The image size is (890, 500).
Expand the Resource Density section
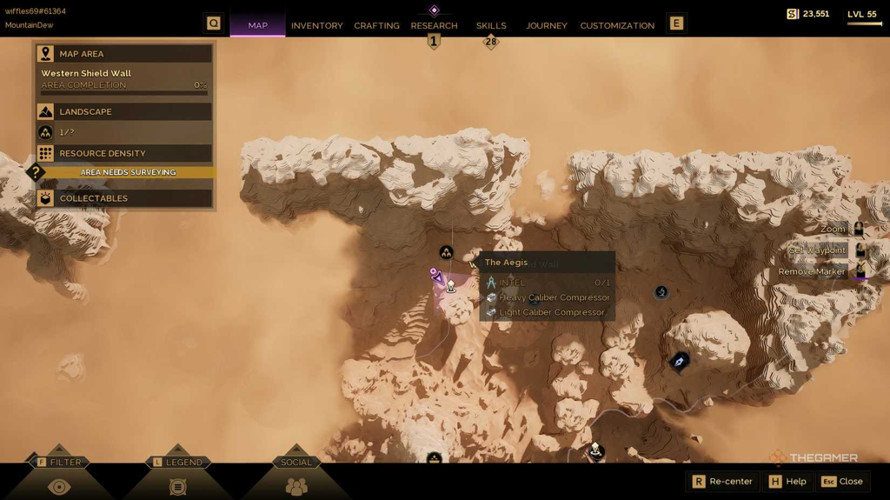click(124, 153)
